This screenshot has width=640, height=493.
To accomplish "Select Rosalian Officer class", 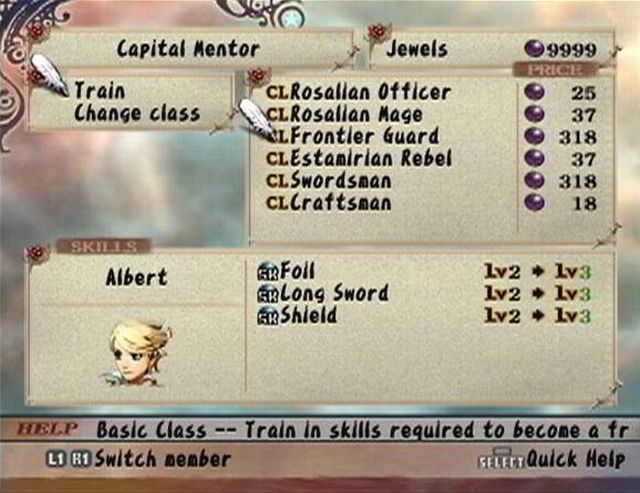I will click(369, 92).
